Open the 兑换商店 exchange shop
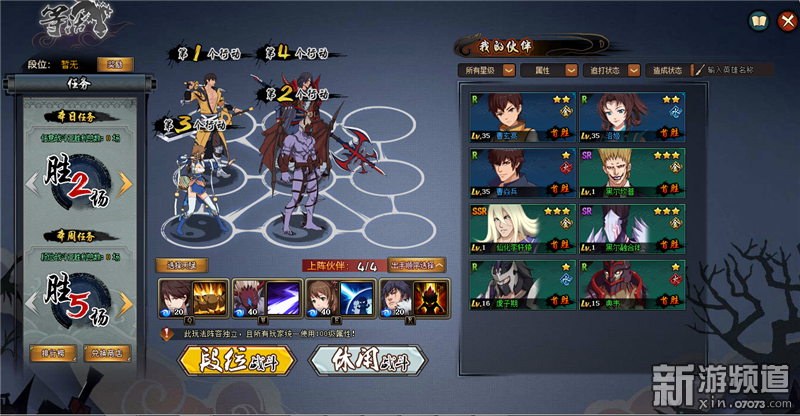 [x=108, y=355]
